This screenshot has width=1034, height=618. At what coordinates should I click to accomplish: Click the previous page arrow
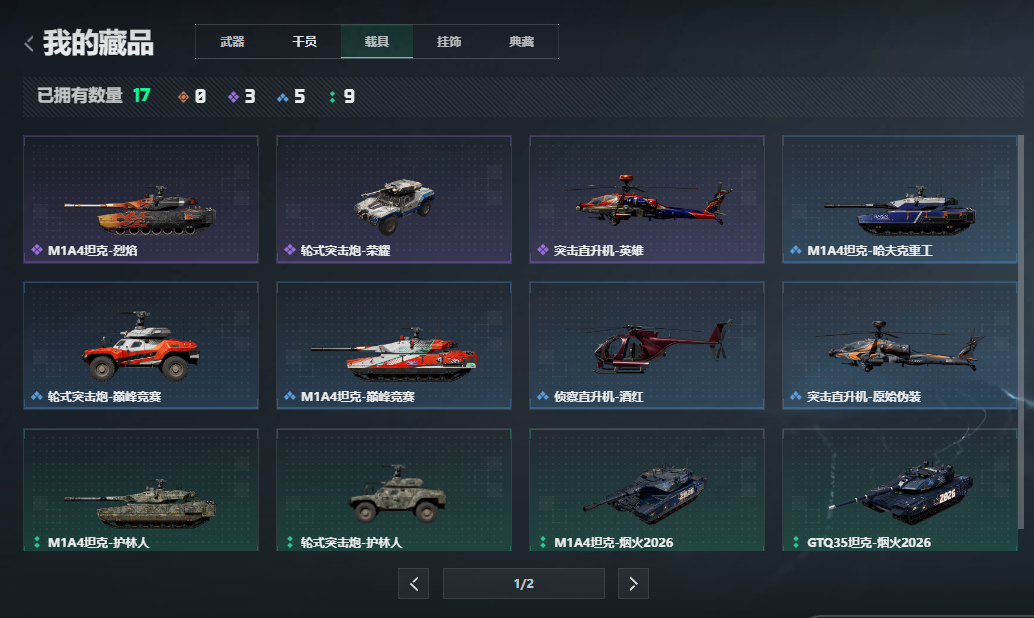tap(414, 584)
